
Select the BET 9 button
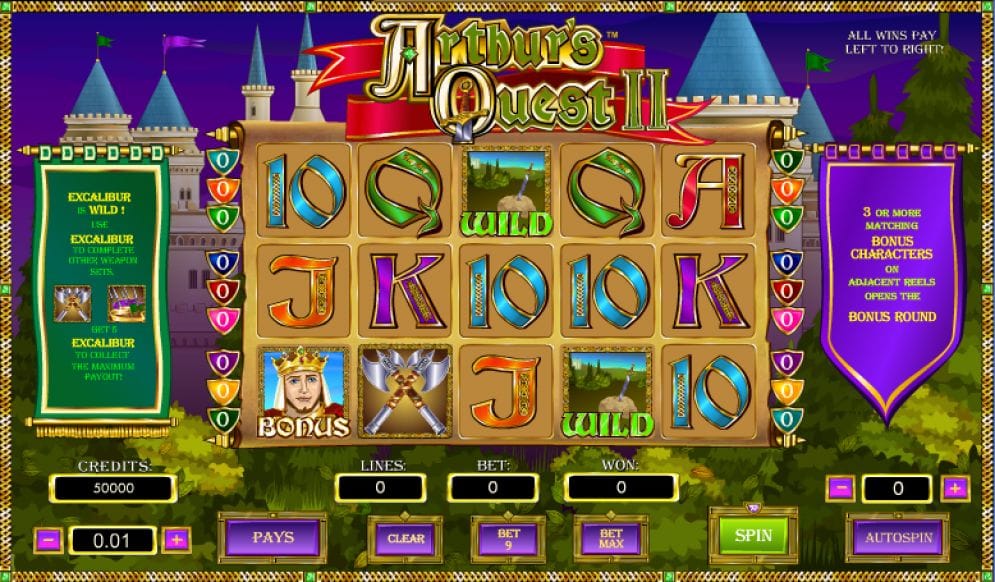[508, 538]
